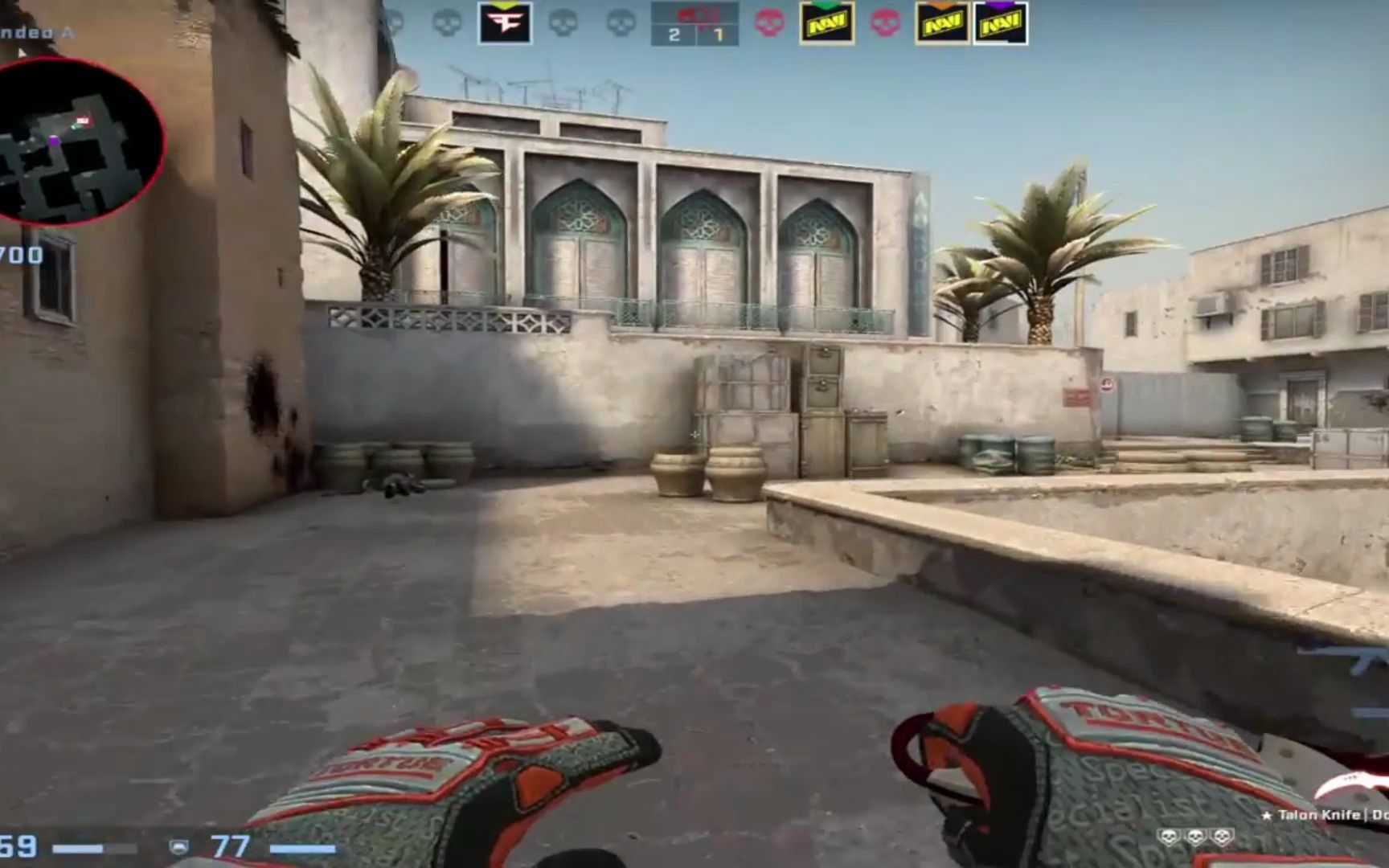This screenshot has height=868, width=1389.
Task: Click the pink skull beside the score panel
Action: pyautogui.click(x=766, y=23)
